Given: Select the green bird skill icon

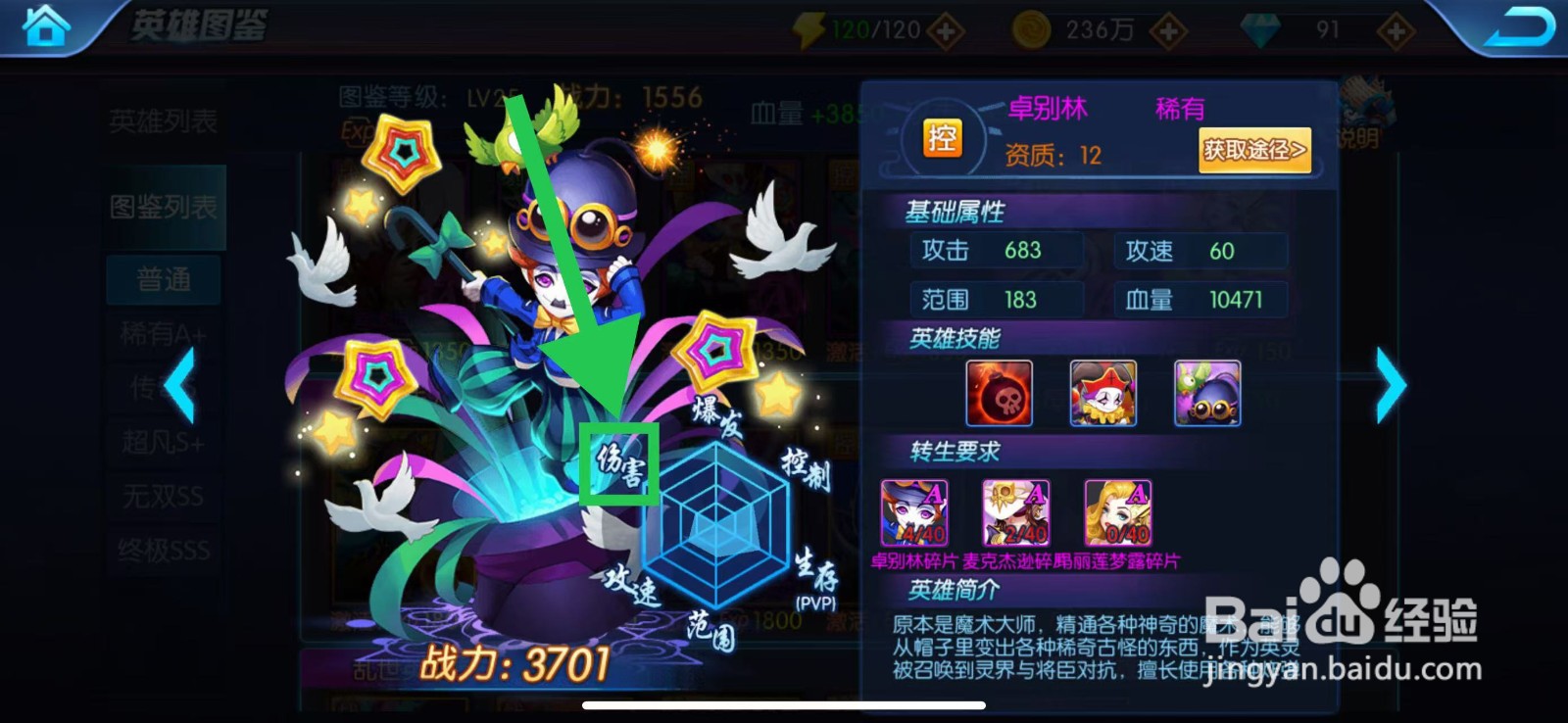Looking at the screenshot, I should click(1209, 394).
